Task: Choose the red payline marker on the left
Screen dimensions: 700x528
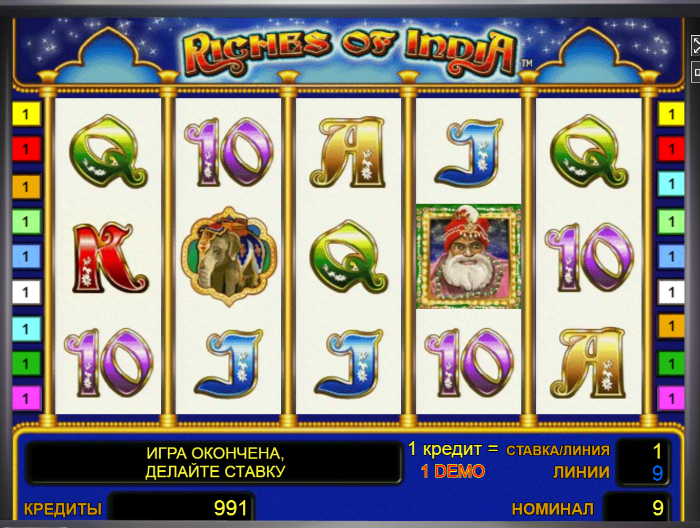Action: (26, 149)
